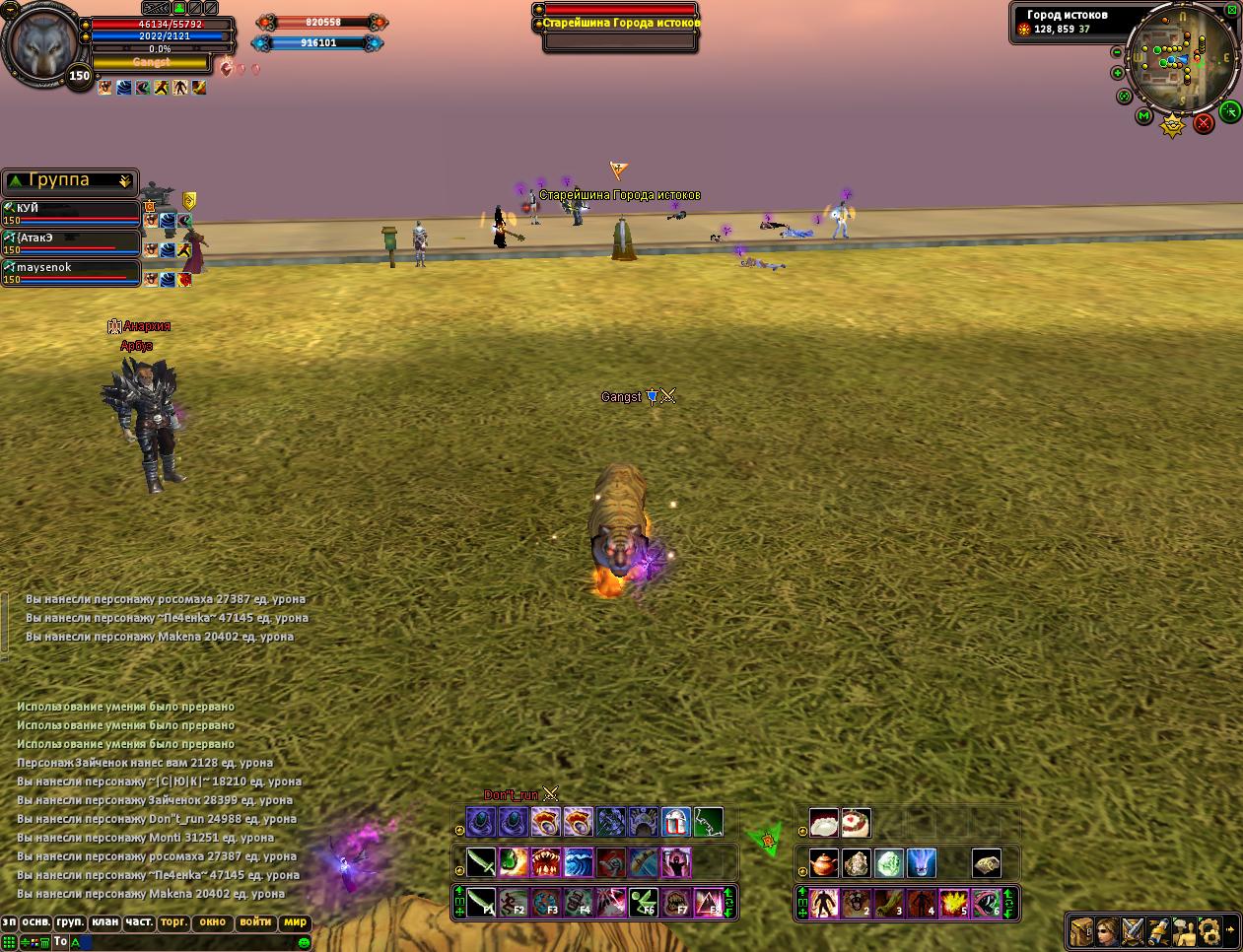Open the inventory bag from bottom-right menu
The height and width of the screenshot is (952, 1243).
pyautogui.click(x=1082, y=929)
